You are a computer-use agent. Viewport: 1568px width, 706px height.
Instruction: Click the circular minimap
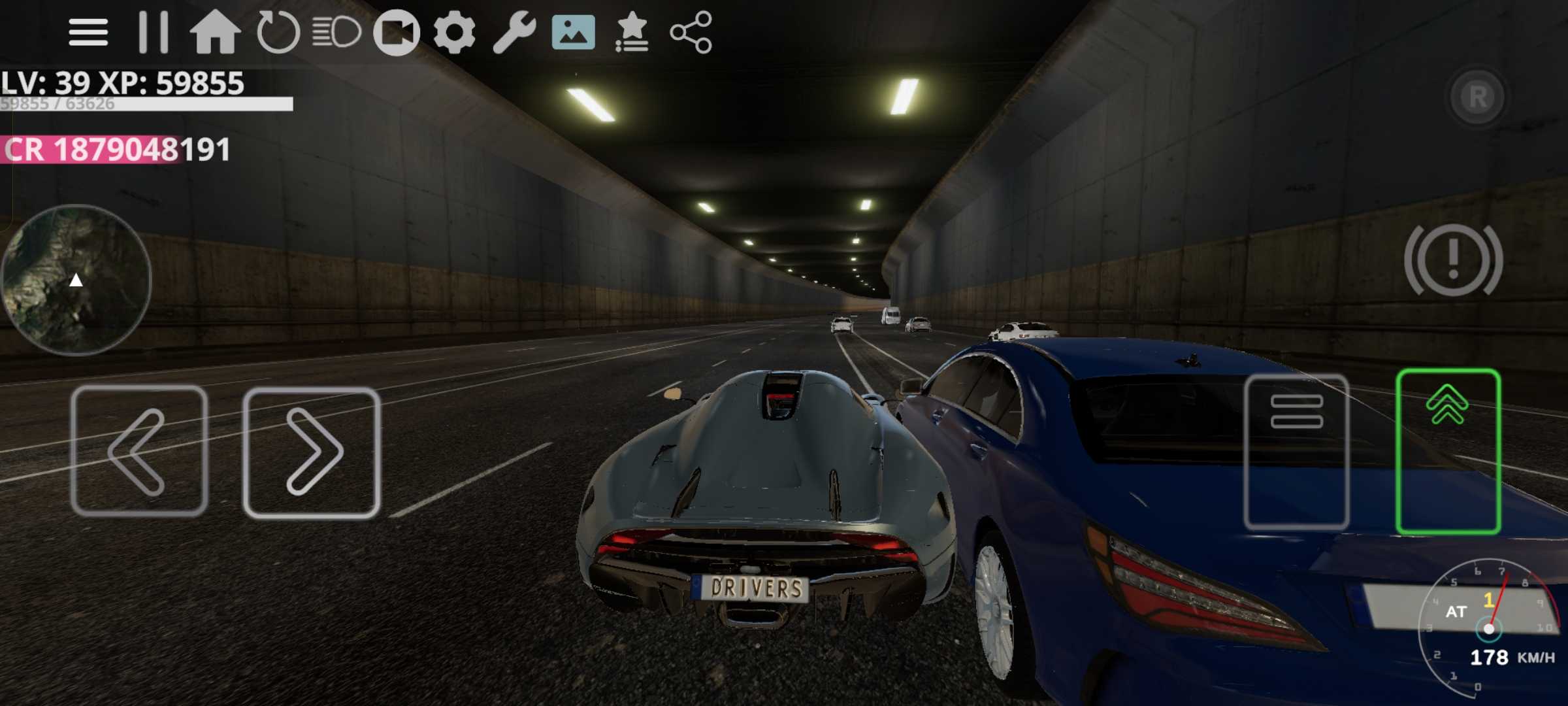(76, 280)
